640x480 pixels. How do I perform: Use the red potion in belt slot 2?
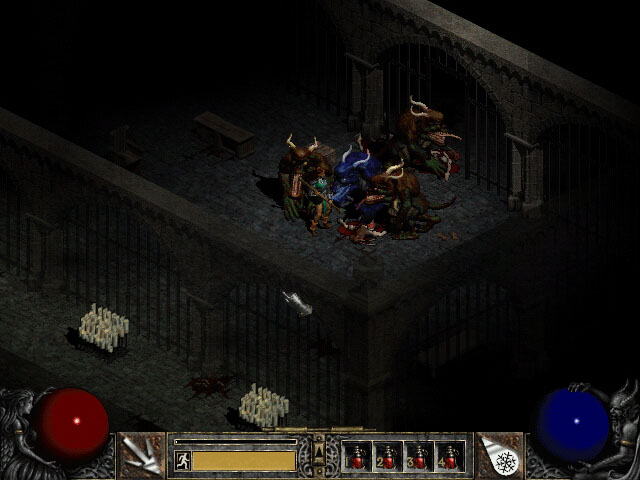388,457
